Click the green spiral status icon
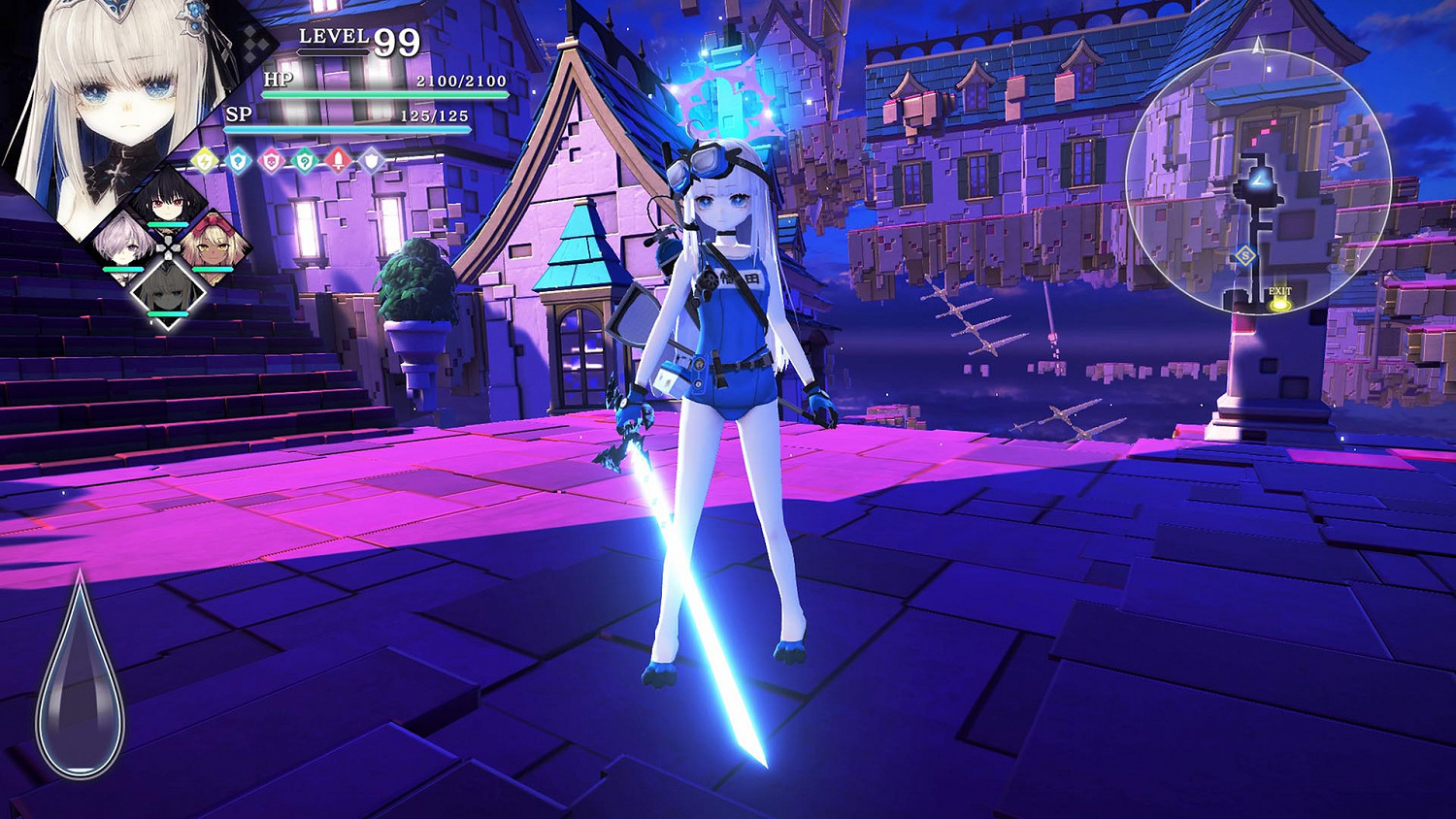 point(305,161)
